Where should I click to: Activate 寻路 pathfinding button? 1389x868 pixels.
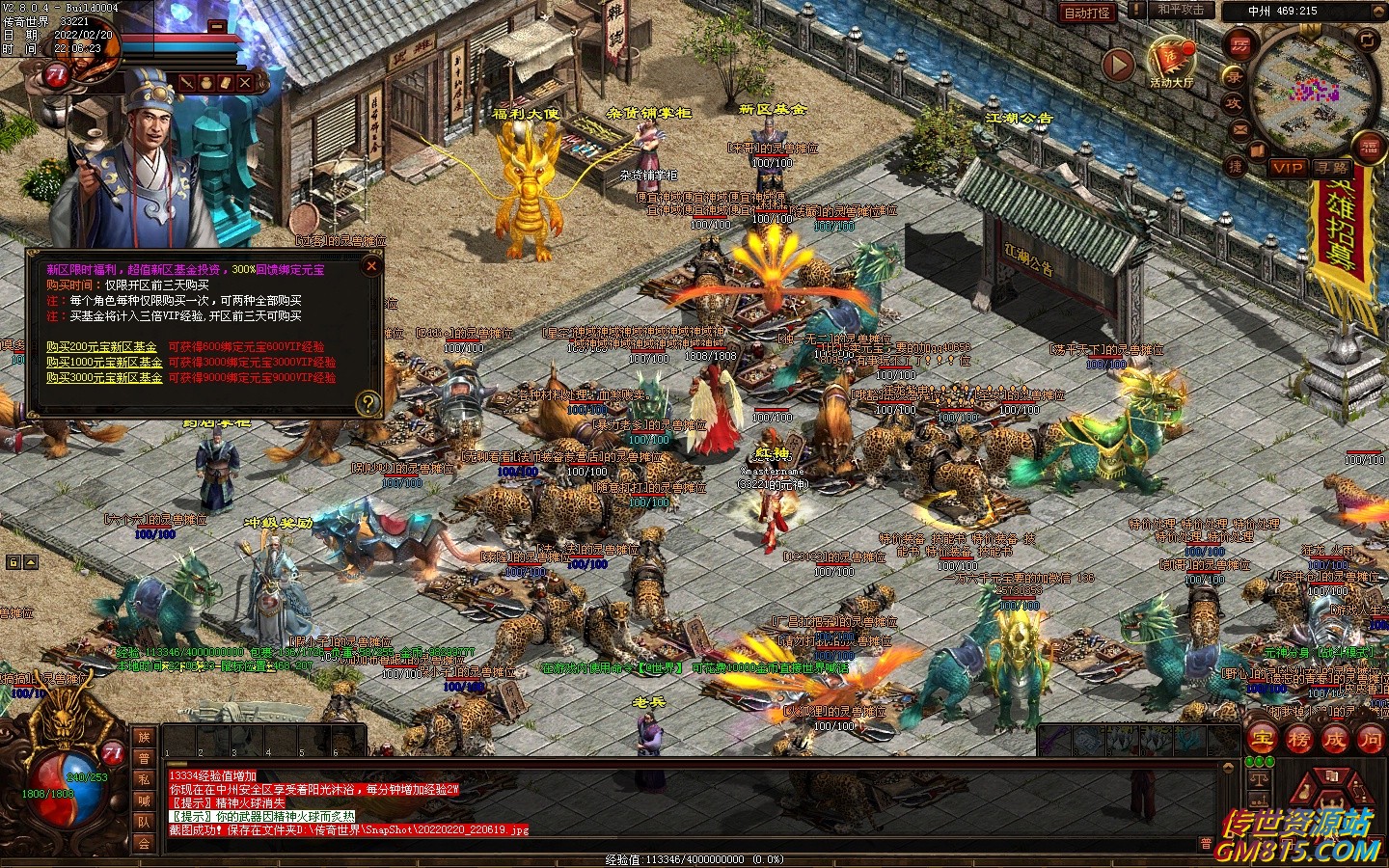coord(1332,168)
